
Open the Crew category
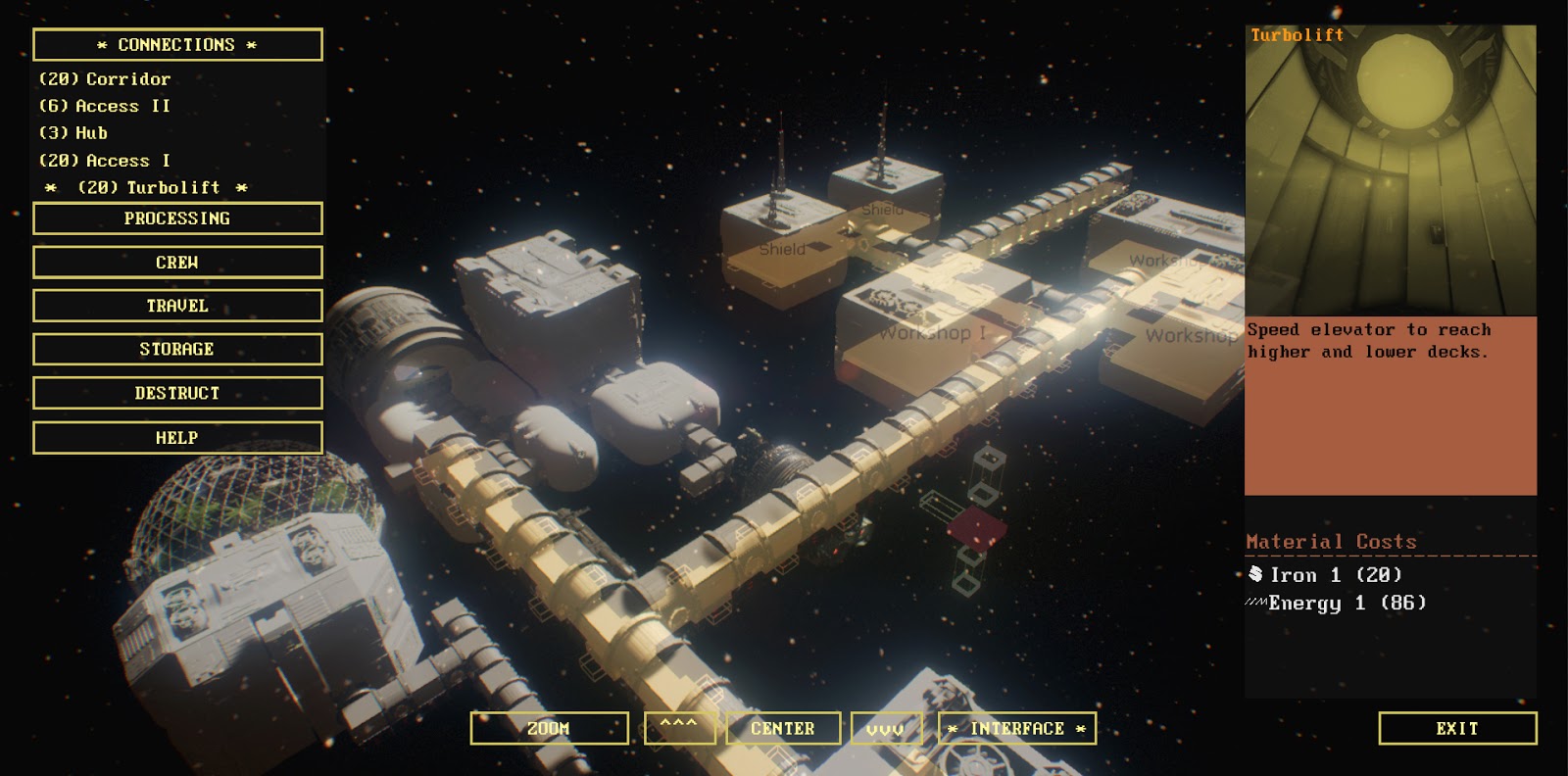[x=177, y=263]
